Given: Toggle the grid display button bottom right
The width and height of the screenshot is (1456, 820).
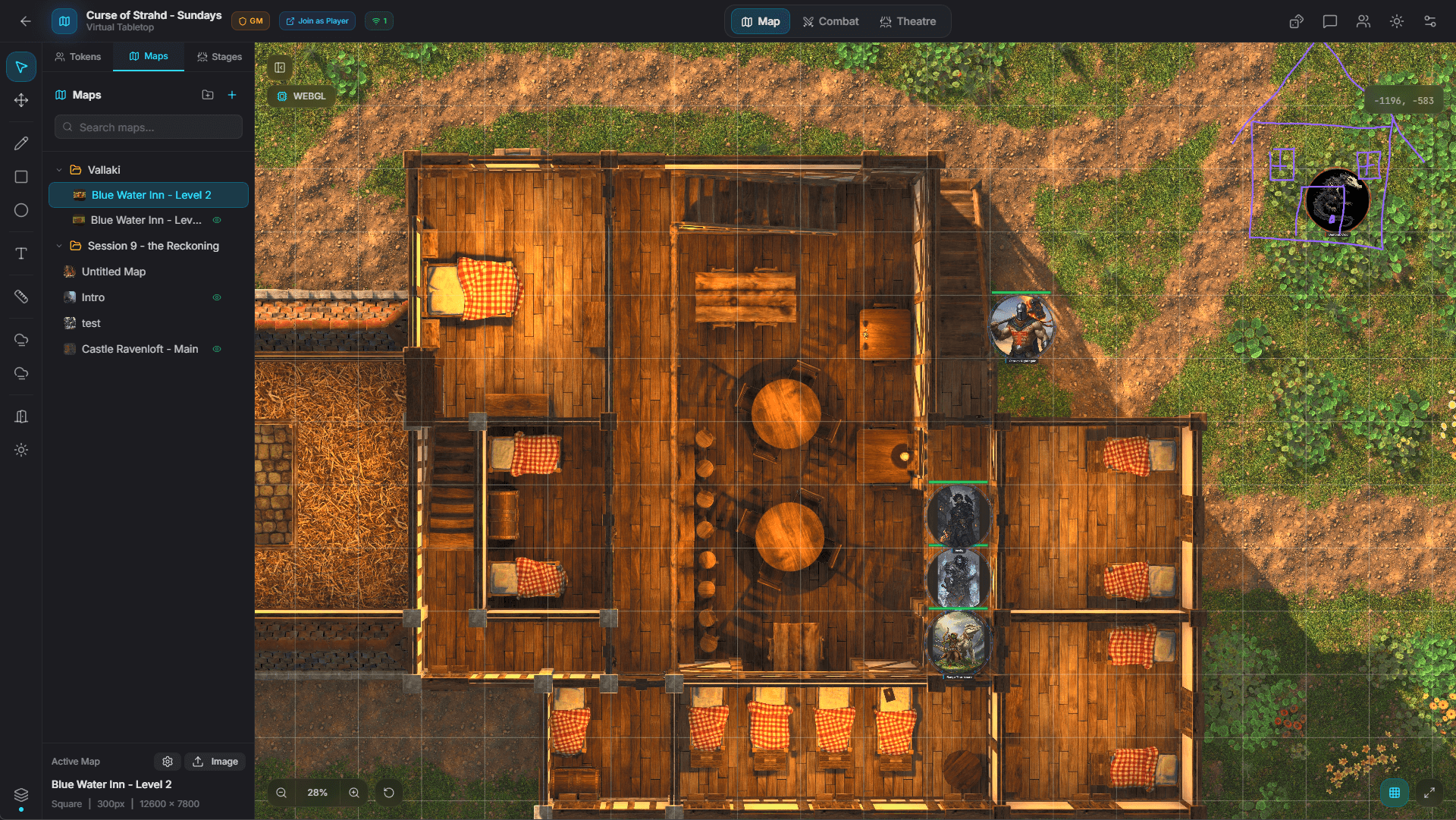Looking at the screenshot, I should 1395,792.
